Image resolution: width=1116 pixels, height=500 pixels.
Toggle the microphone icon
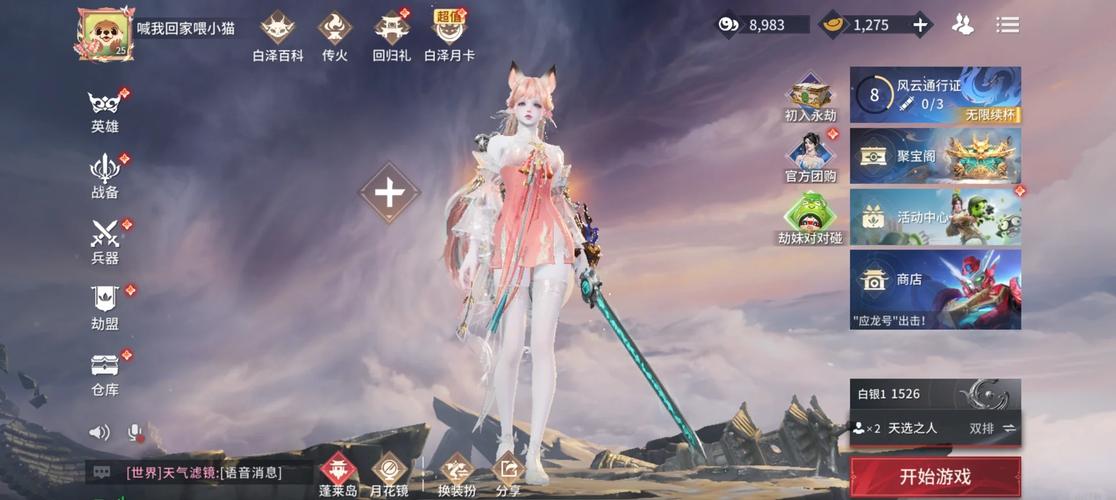pos(134,432)
